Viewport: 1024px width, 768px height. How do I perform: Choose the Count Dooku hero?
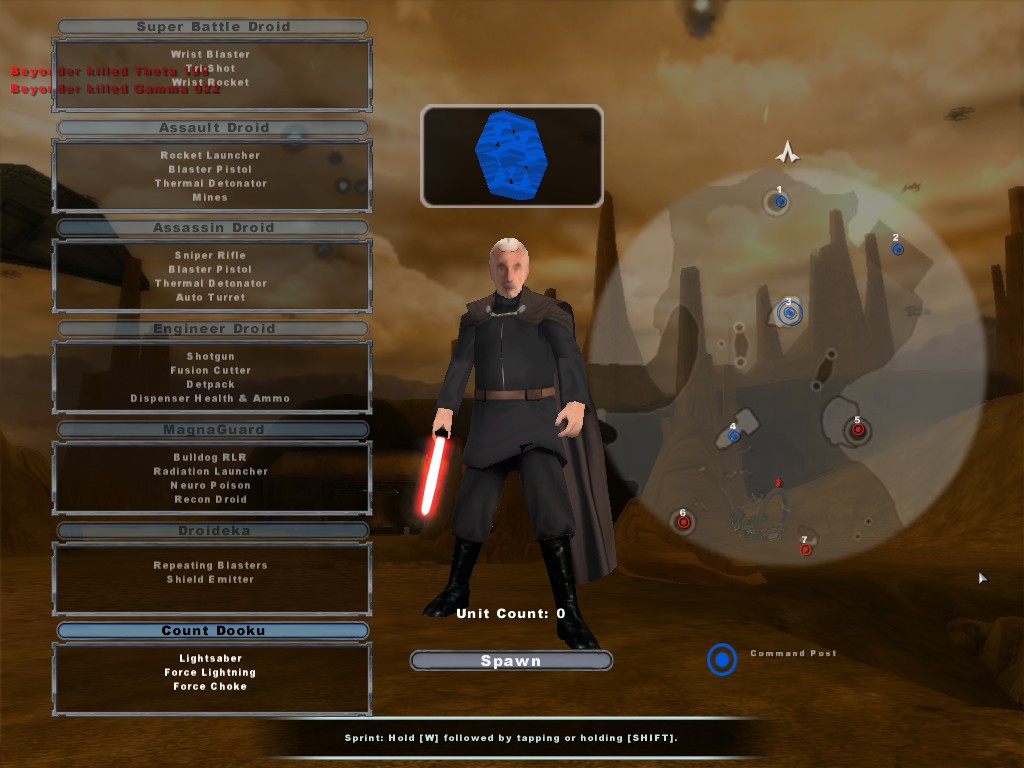212,631
